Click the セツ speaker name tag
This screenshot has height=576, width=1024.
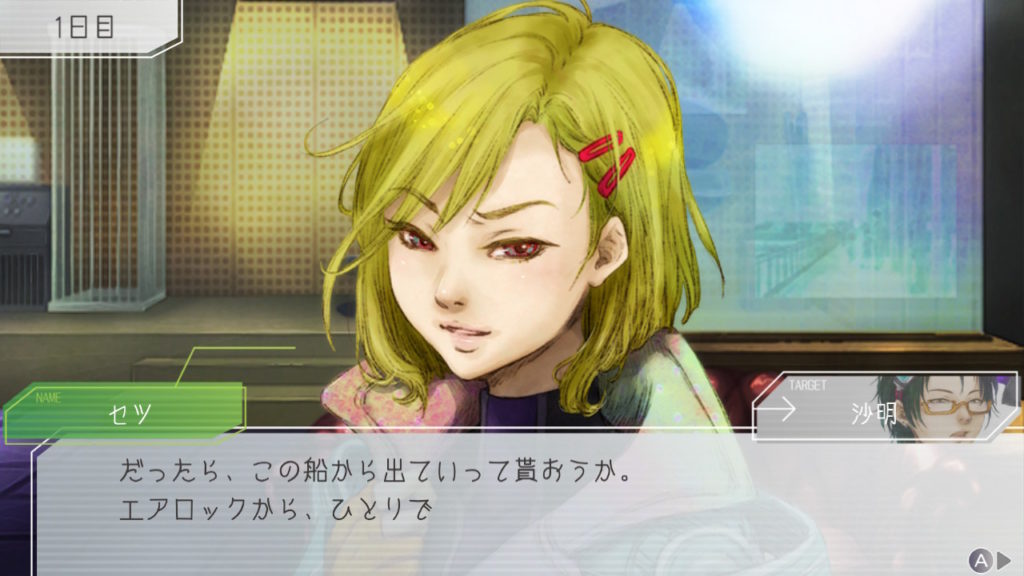click(x=128, y=412)
